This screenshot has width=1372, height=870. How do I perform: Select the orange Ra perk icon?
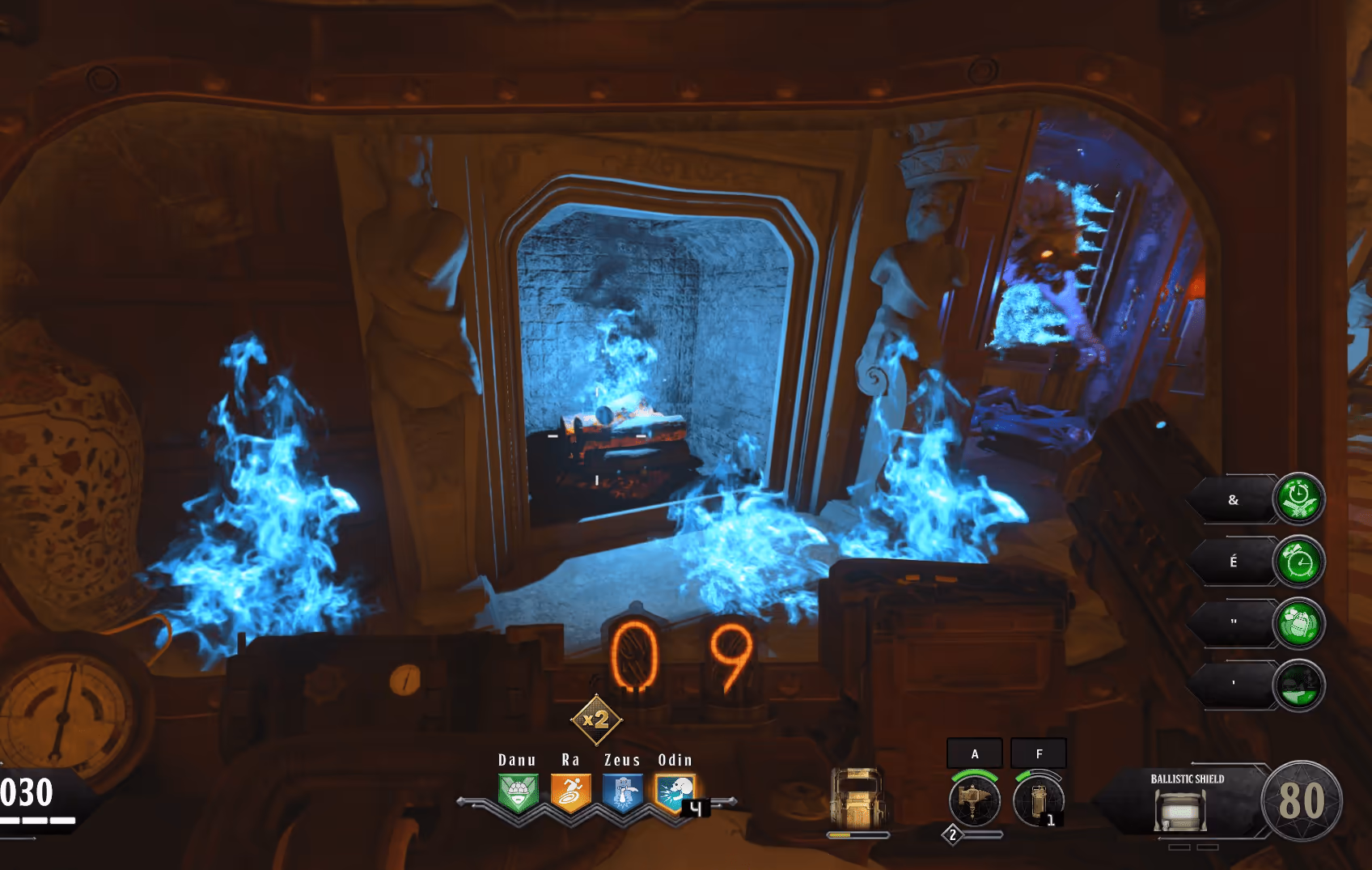click(x=570, y=793)
